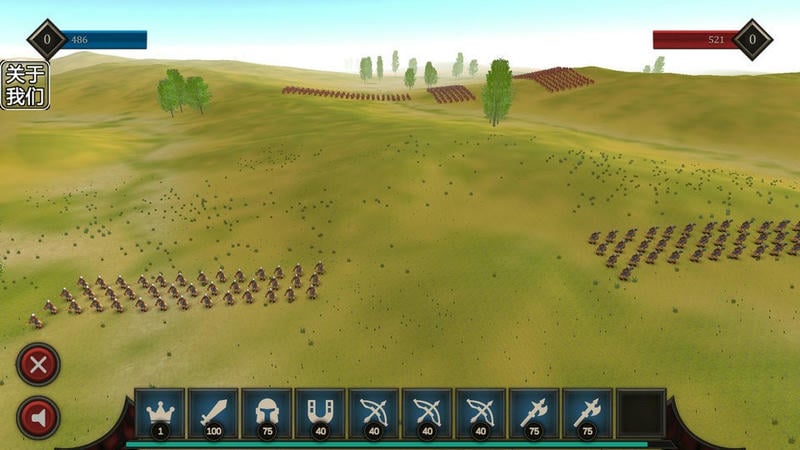Select the helmet unit slot
This screenshot has width=800, height=450.
click(267, 413)
